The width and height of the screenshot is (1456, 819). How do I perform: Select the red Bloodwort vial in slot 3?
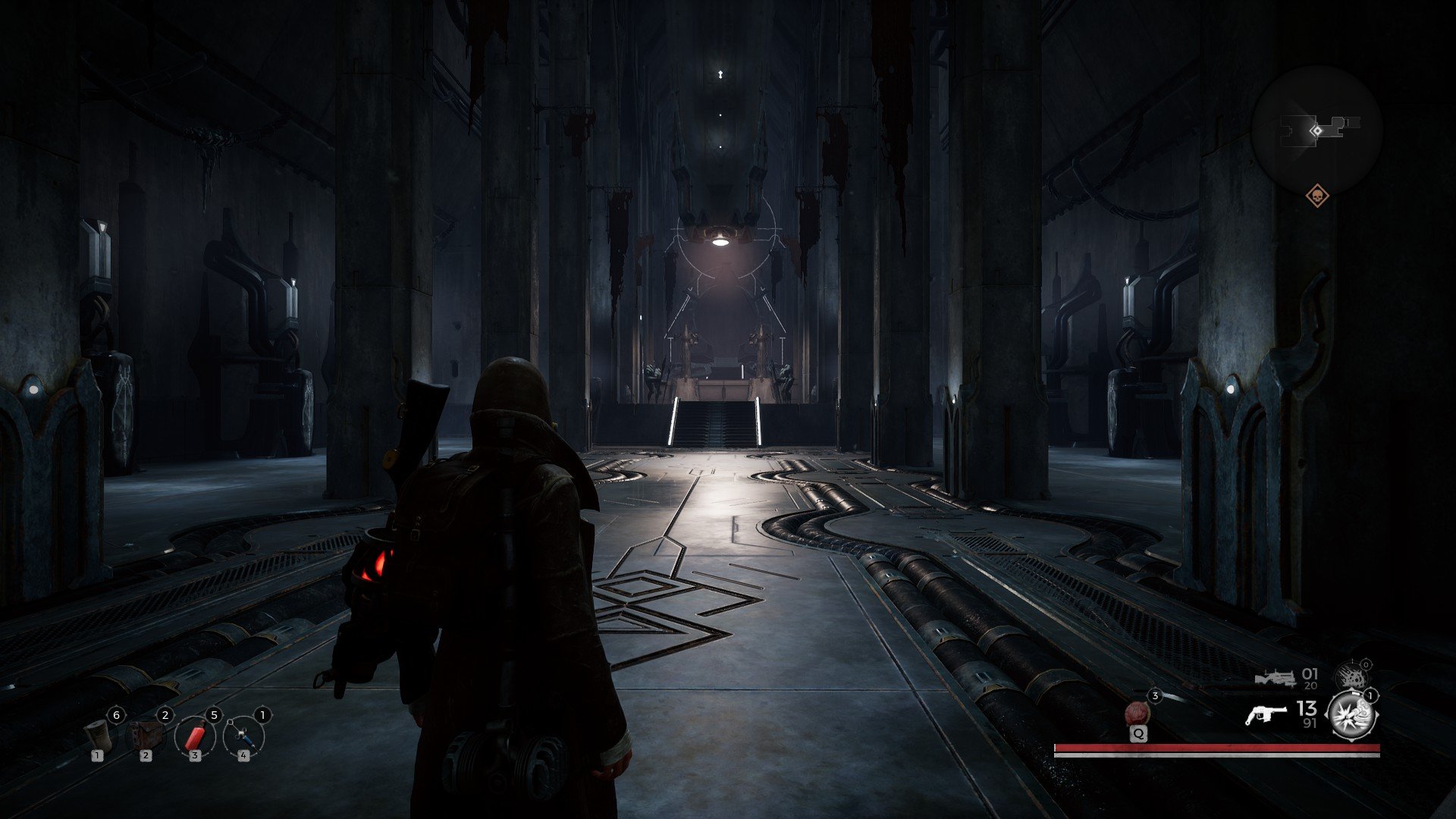click(x=195, y=736)
